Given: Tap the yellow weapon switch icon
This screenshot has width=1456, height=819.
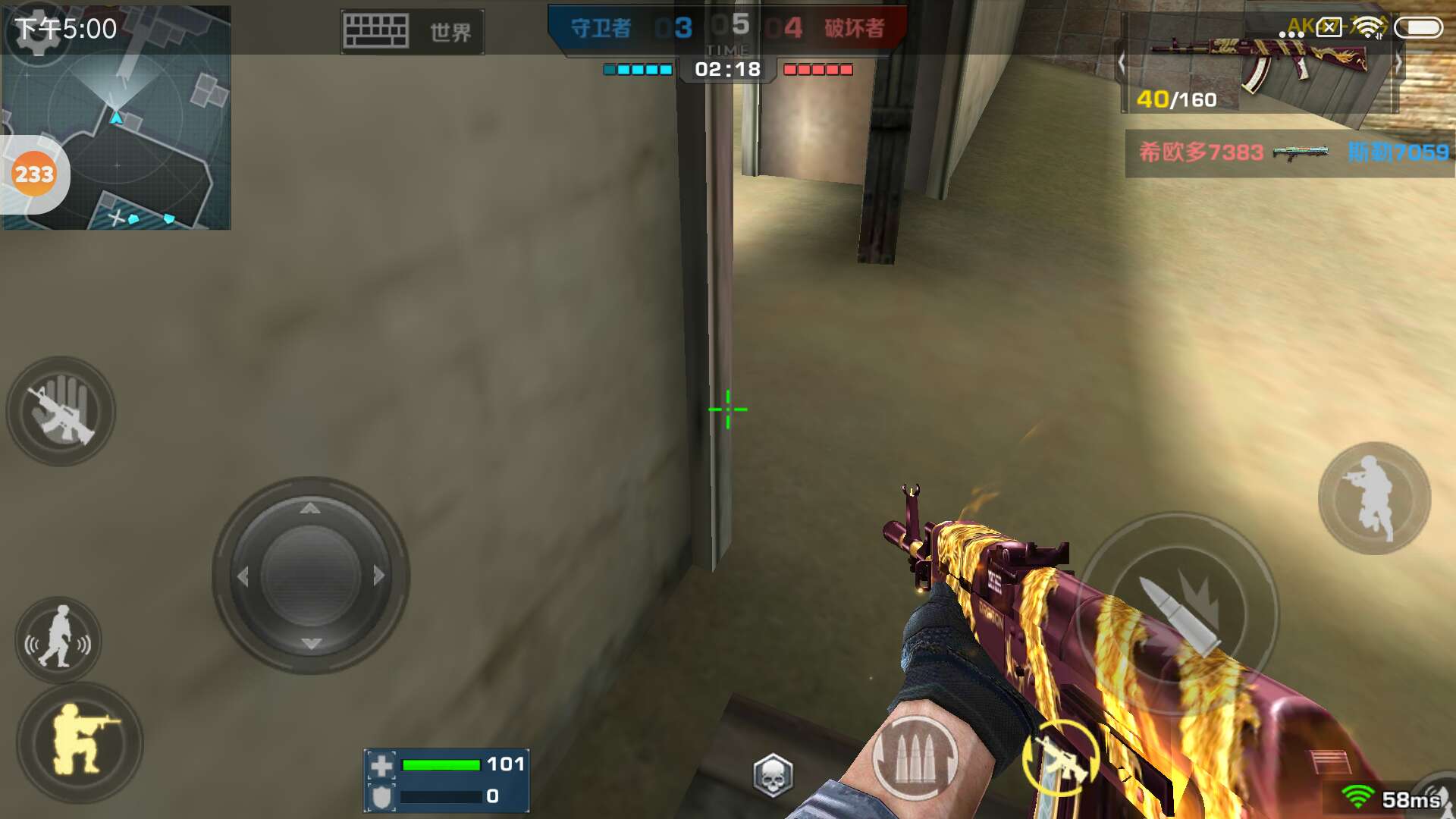Looking at the screenshot, I should pyautogui.click(x=1061, y=758).
